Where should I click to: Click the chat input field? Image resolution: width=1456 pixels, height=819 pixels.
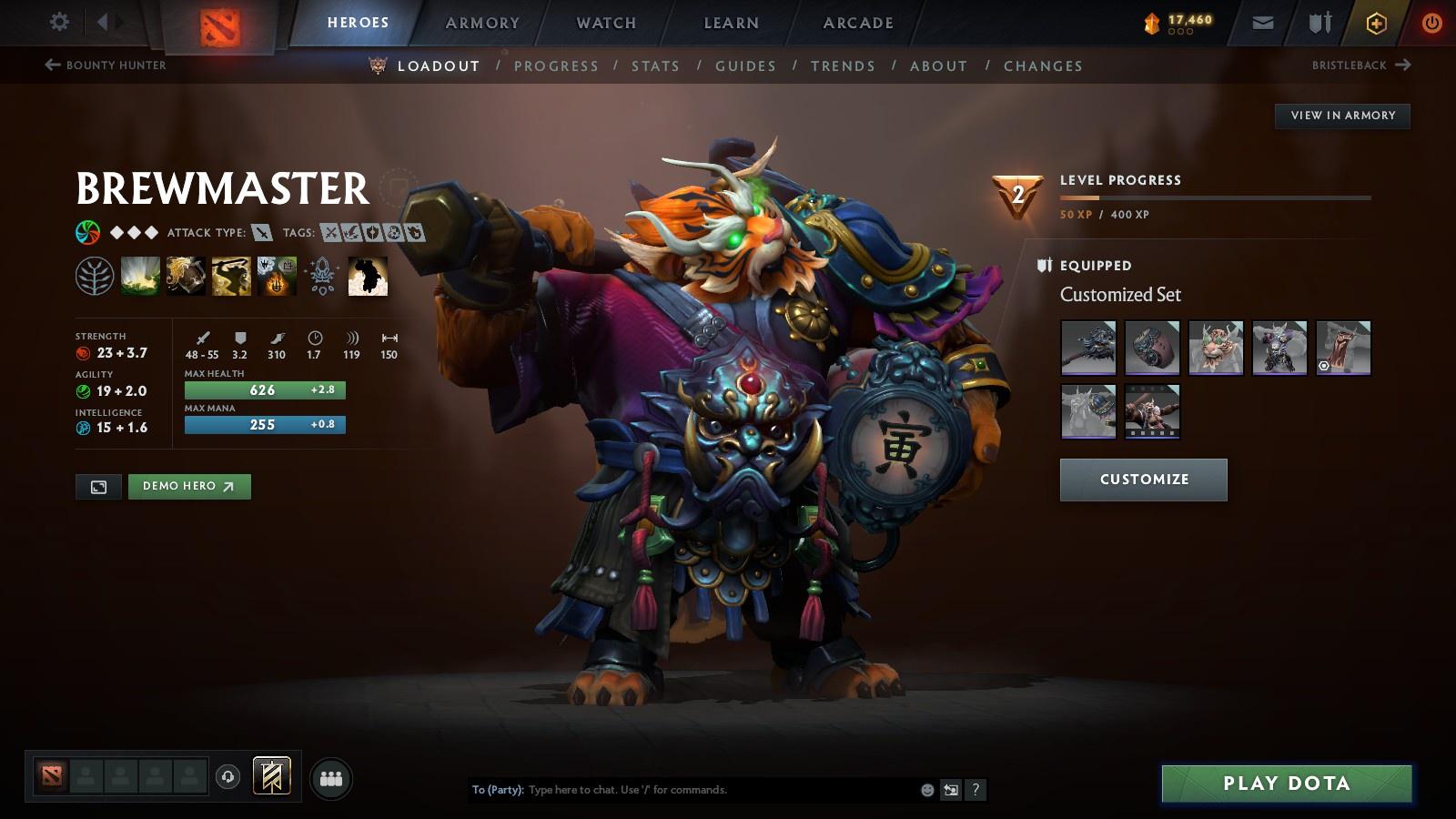[682, 790]
